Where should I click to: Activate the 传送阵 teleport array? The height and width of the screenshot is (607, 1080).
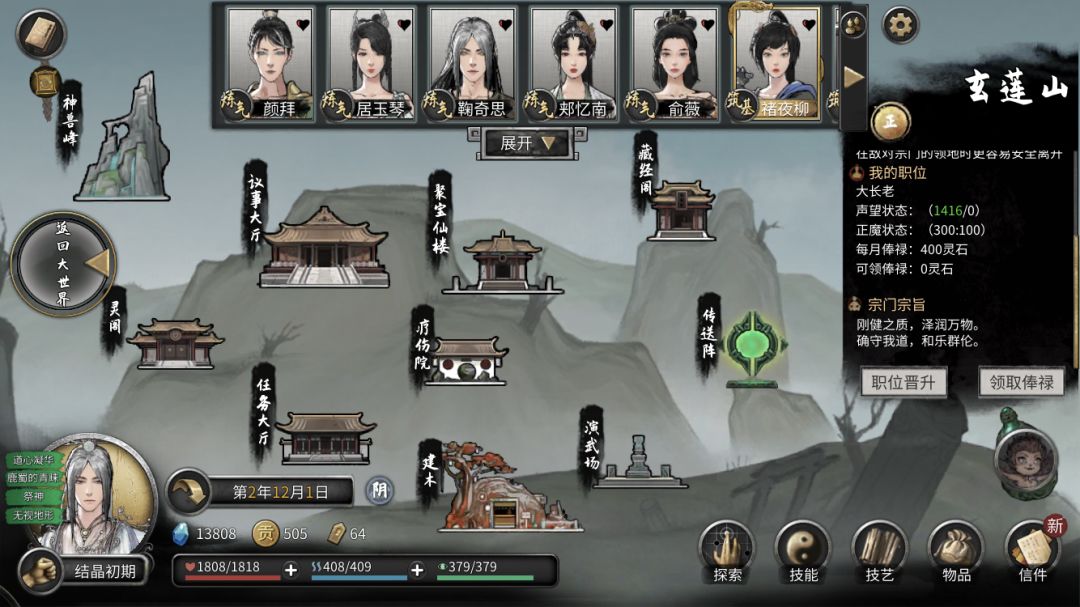755,346
